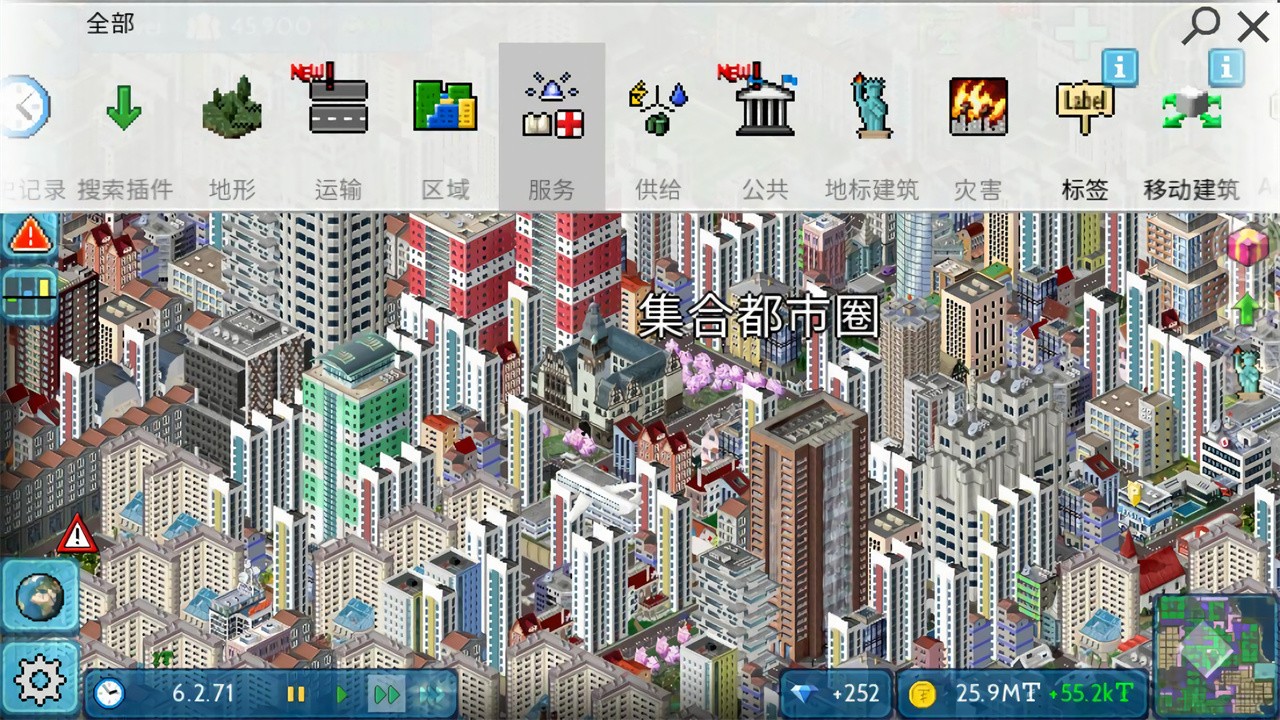
Task: Click the red warning triangle alert button
Action: tap(32, 236)
